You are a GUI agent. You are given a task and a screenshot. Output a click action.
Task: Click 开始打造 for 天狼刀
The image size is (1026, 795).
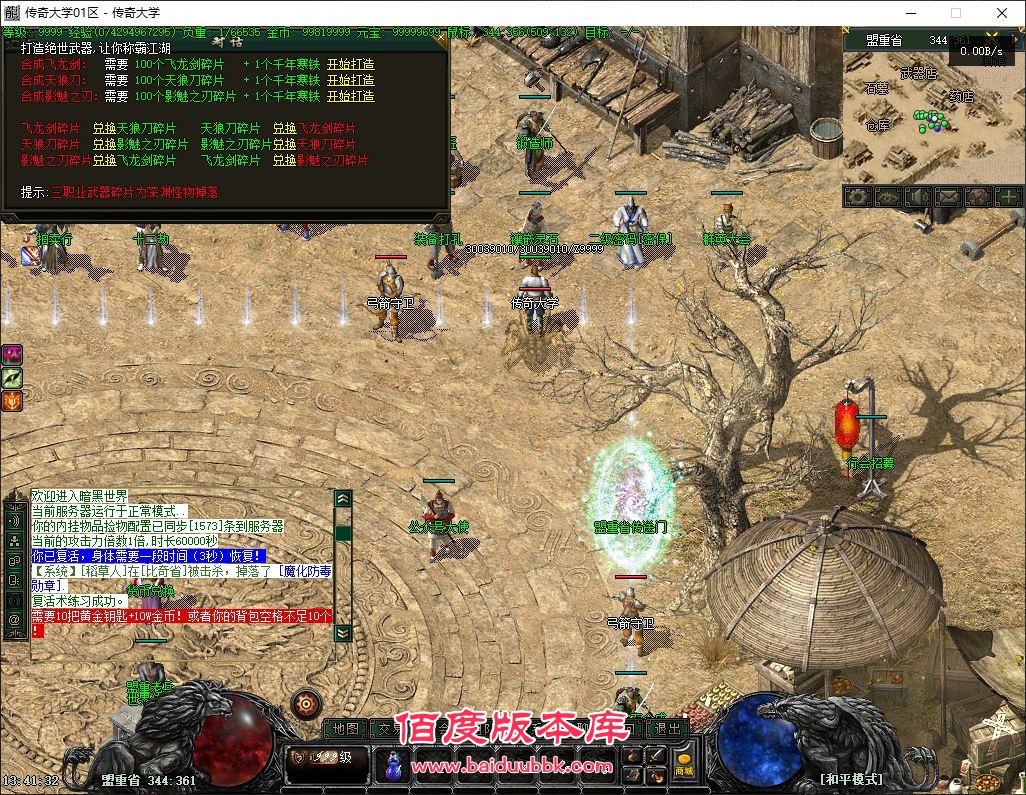click(350, 80)
